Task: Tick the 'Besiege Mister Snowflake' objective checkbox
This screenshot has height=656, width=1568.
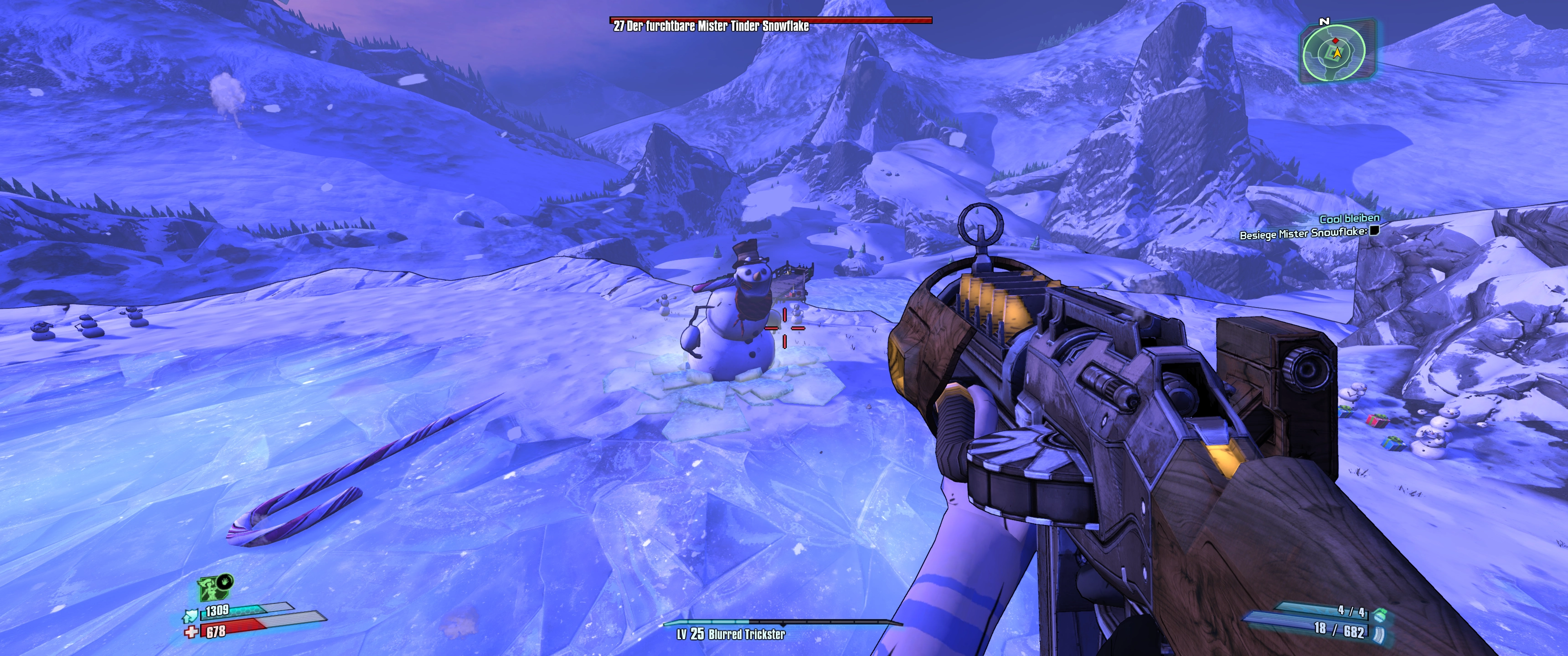Action: 1373,231
